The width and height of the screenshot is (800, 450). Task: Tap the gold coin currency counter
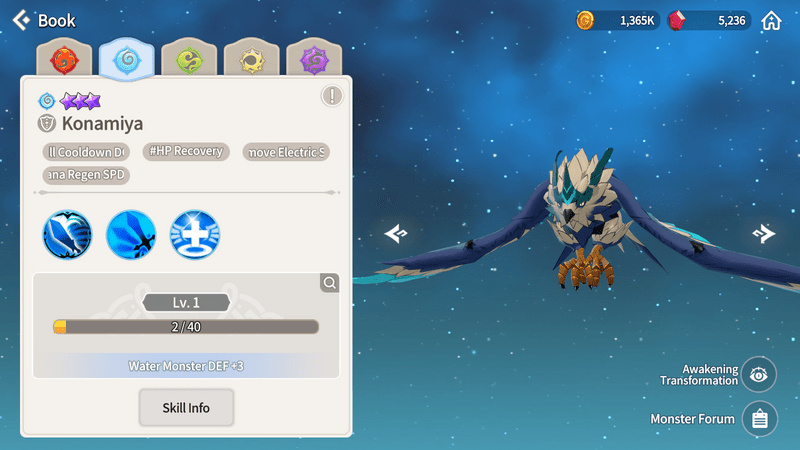coord(617,20)
